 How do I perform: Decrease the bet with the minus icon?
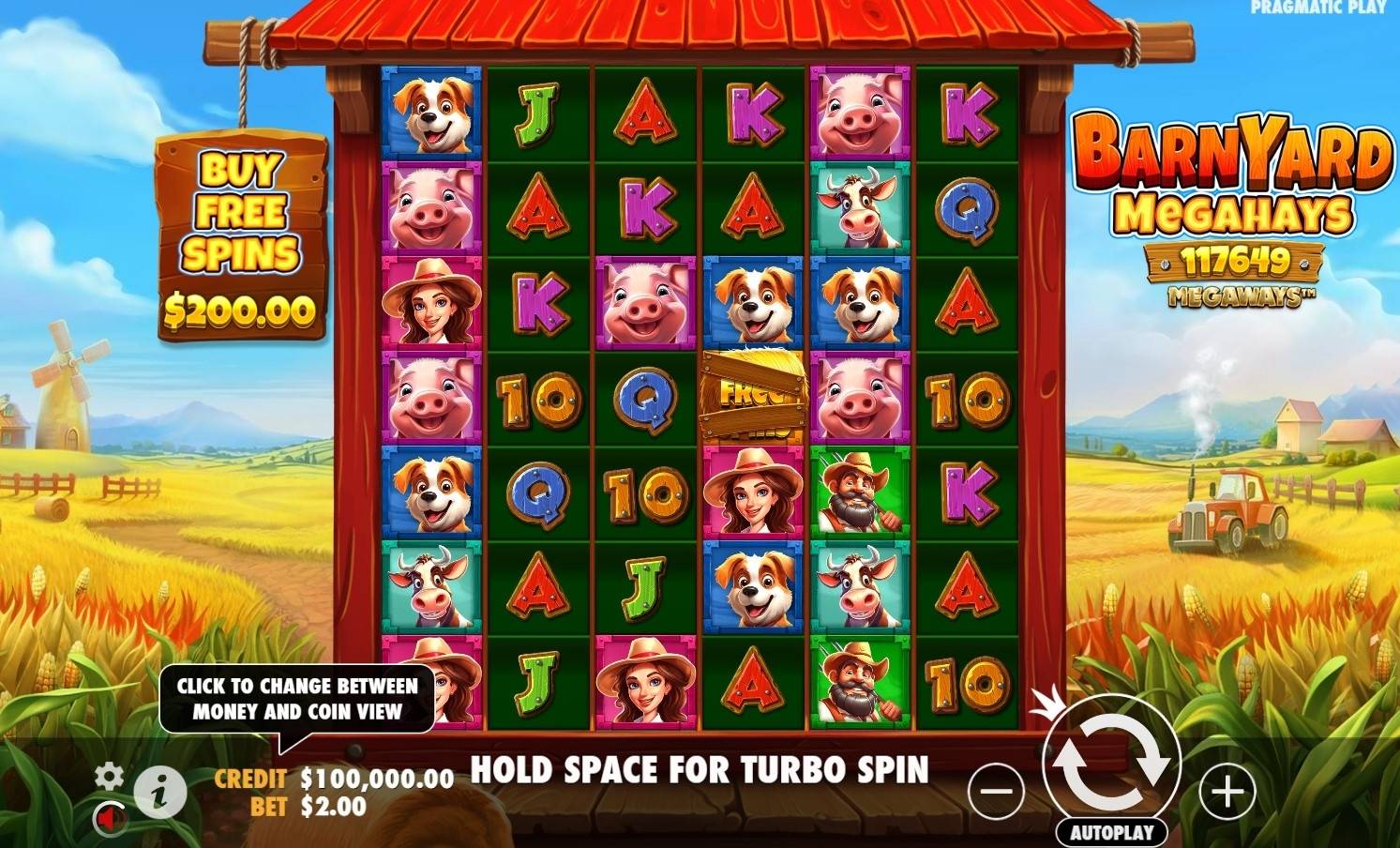tap(997, 792)
